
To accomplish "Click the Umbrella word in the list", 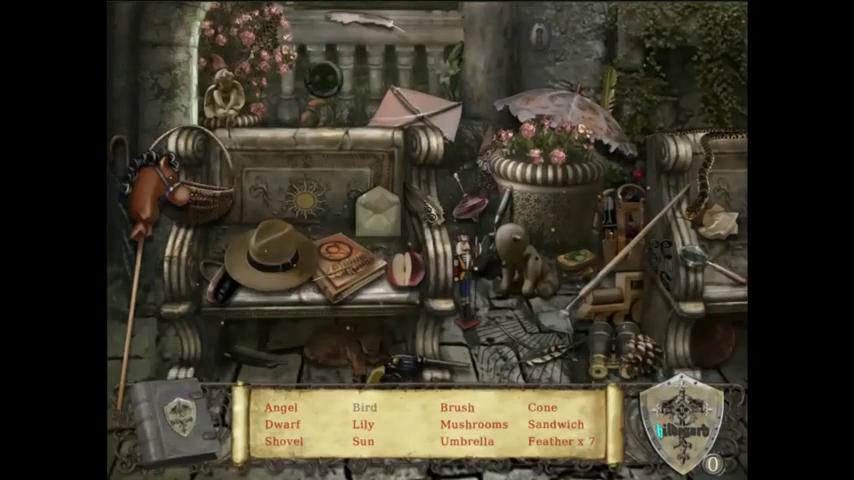I will [x=467, y=442].
